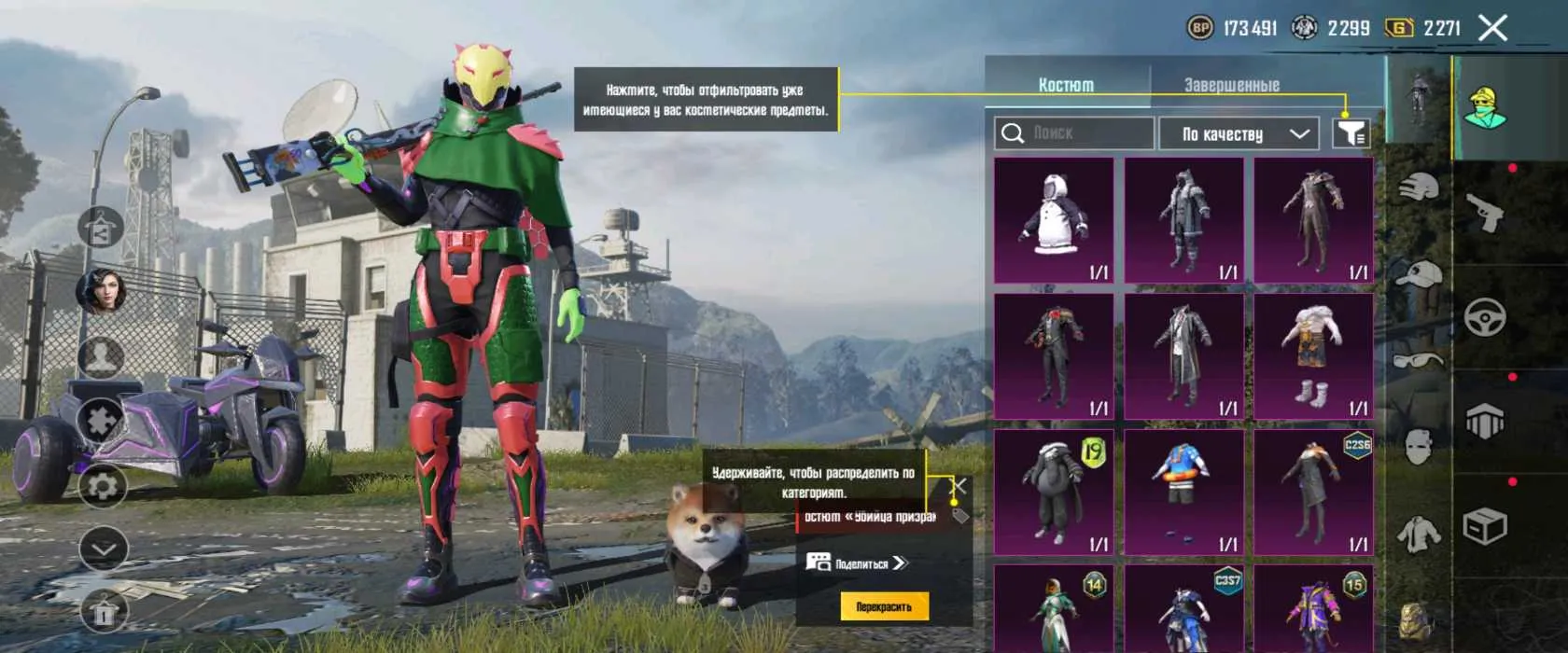Image resolution: width=1568 pixels, height=653 pixels.
Task: Open the gear settings icon on the left
Action: pyautogui.click(x=102, y=486)
